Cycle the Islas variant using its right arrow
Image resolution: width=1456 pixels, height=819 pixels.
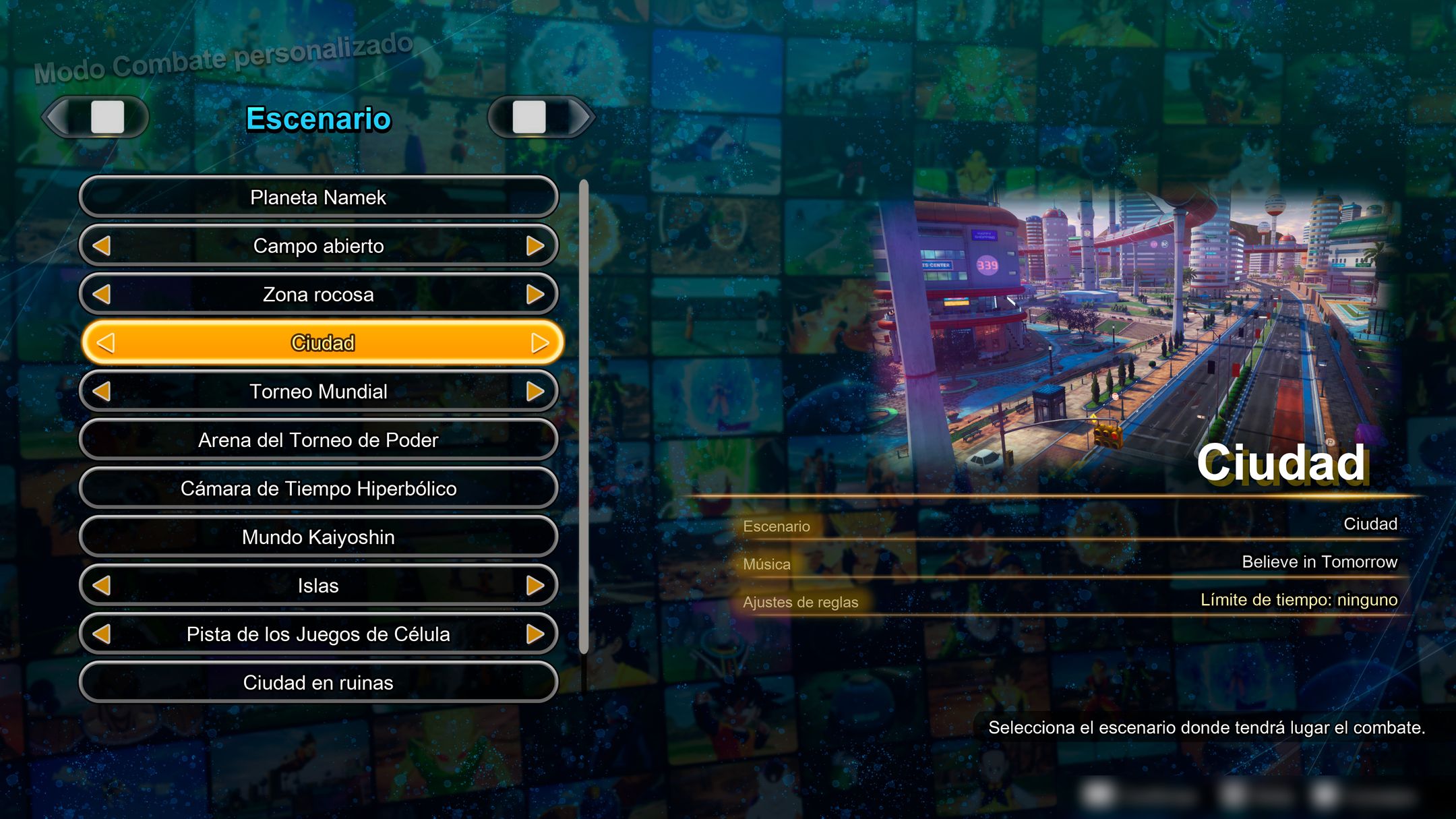536,586
